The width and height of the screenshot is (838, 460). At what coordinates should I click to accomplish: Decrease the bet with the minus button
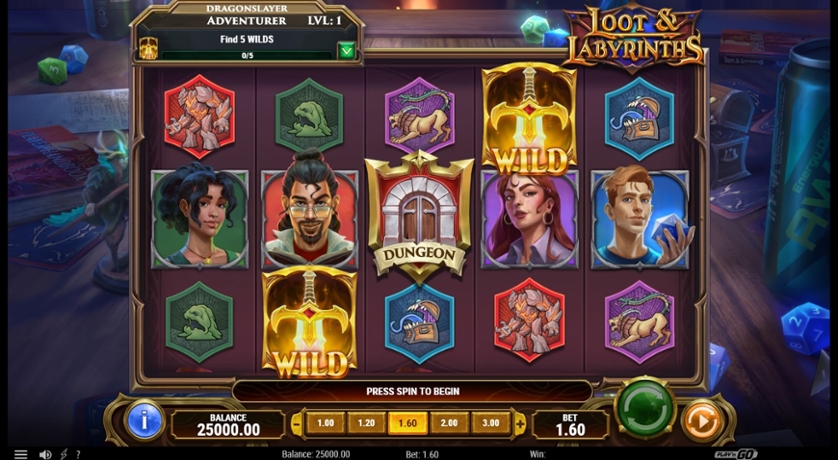point(296,423)
